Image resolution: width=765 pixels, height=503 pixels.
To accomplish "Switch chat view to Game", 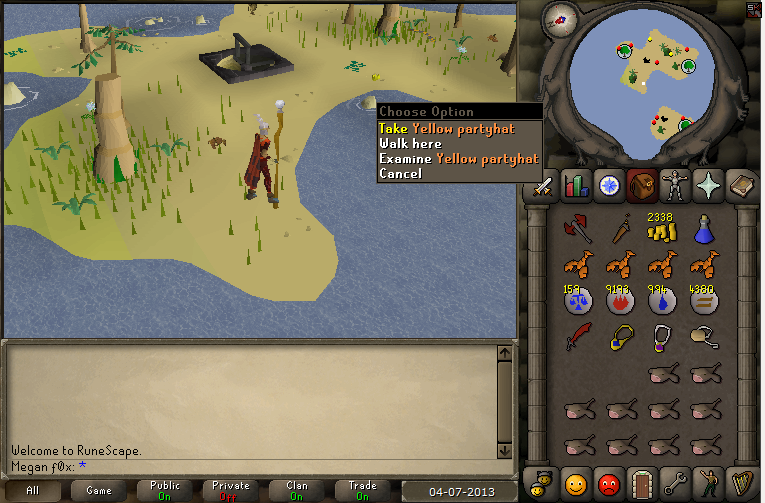I will (99, 491).
